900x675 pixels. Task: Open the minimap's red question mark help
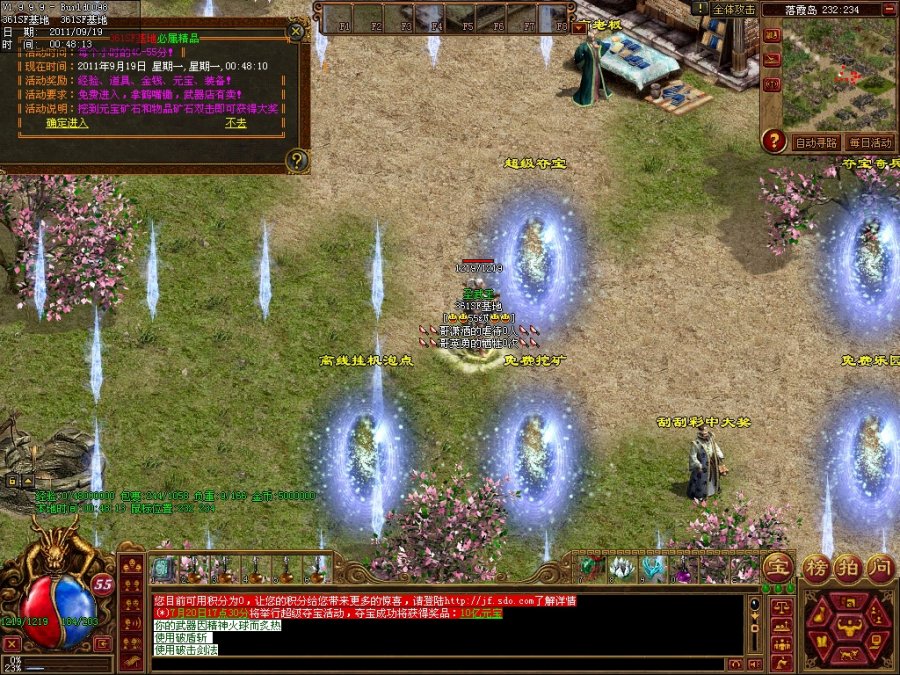[x=773, y=141]
